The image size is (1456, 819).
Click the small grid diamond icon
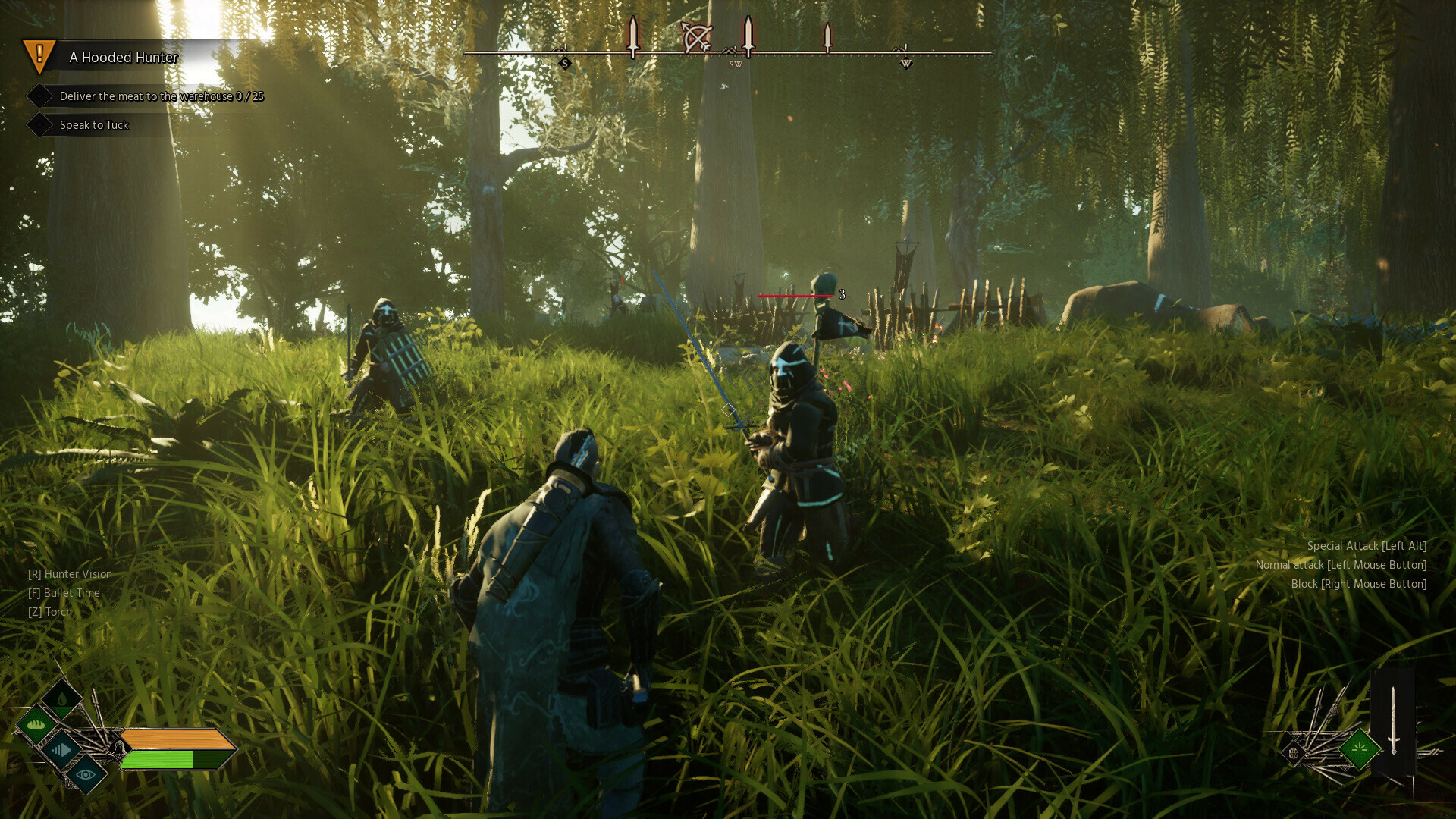(x=1294, y=753)
